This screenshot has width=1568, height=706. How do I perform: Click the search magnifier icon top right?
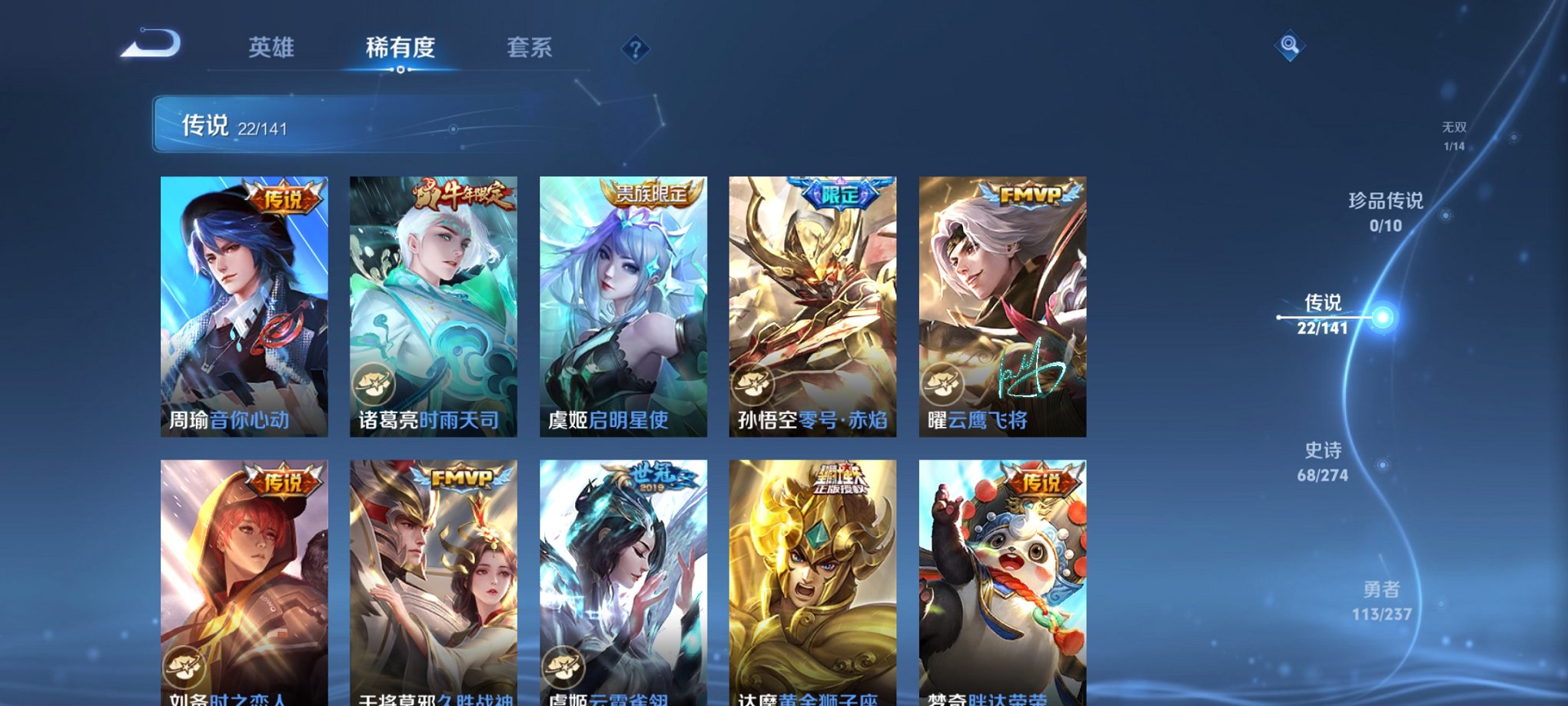click(1291, 46)
